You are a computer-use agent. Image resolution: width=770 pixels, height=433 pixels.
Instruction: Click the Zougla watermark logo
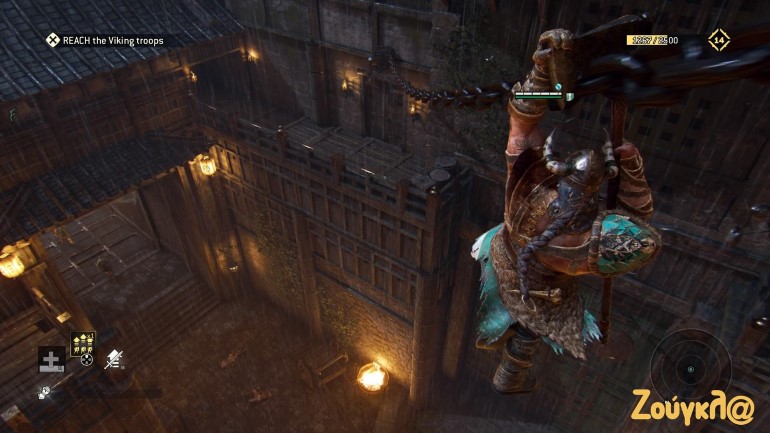coord(694,406)
